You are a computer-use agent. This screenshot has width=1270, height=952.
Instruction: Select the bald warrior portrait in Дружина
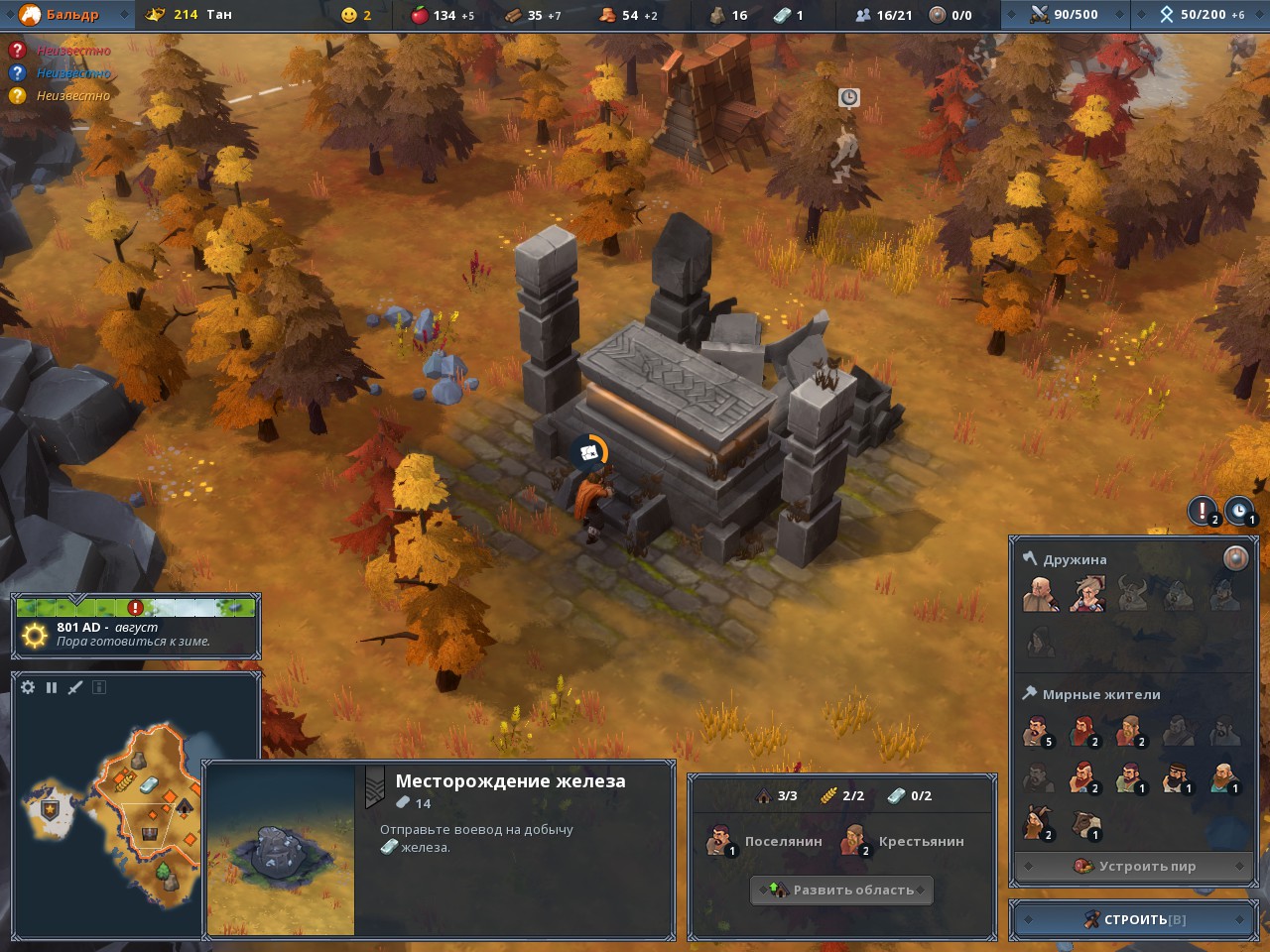(x=1039, y=594)
